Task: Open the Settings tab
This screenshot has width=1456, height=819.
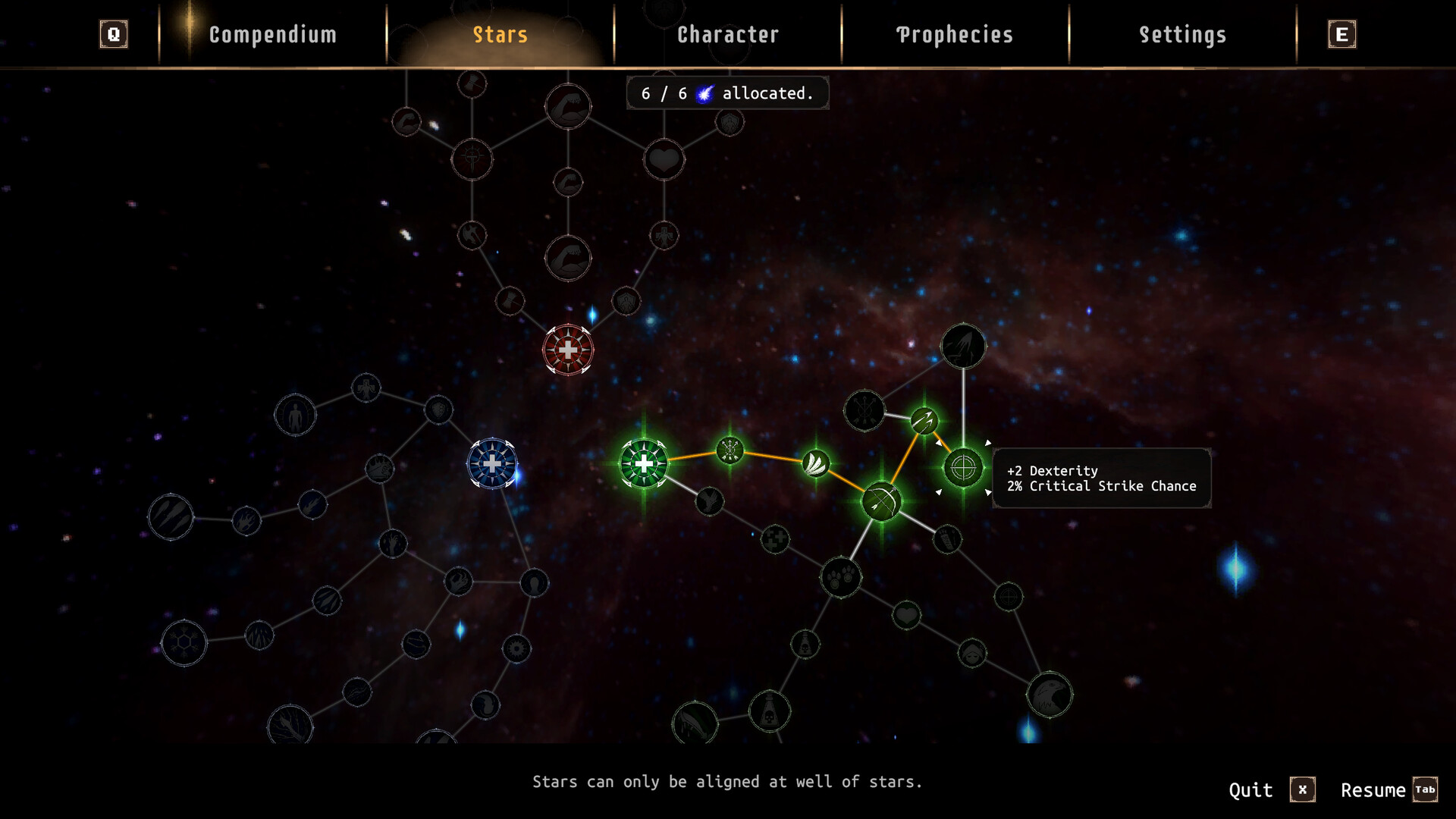Action: tap(1183, 34)
